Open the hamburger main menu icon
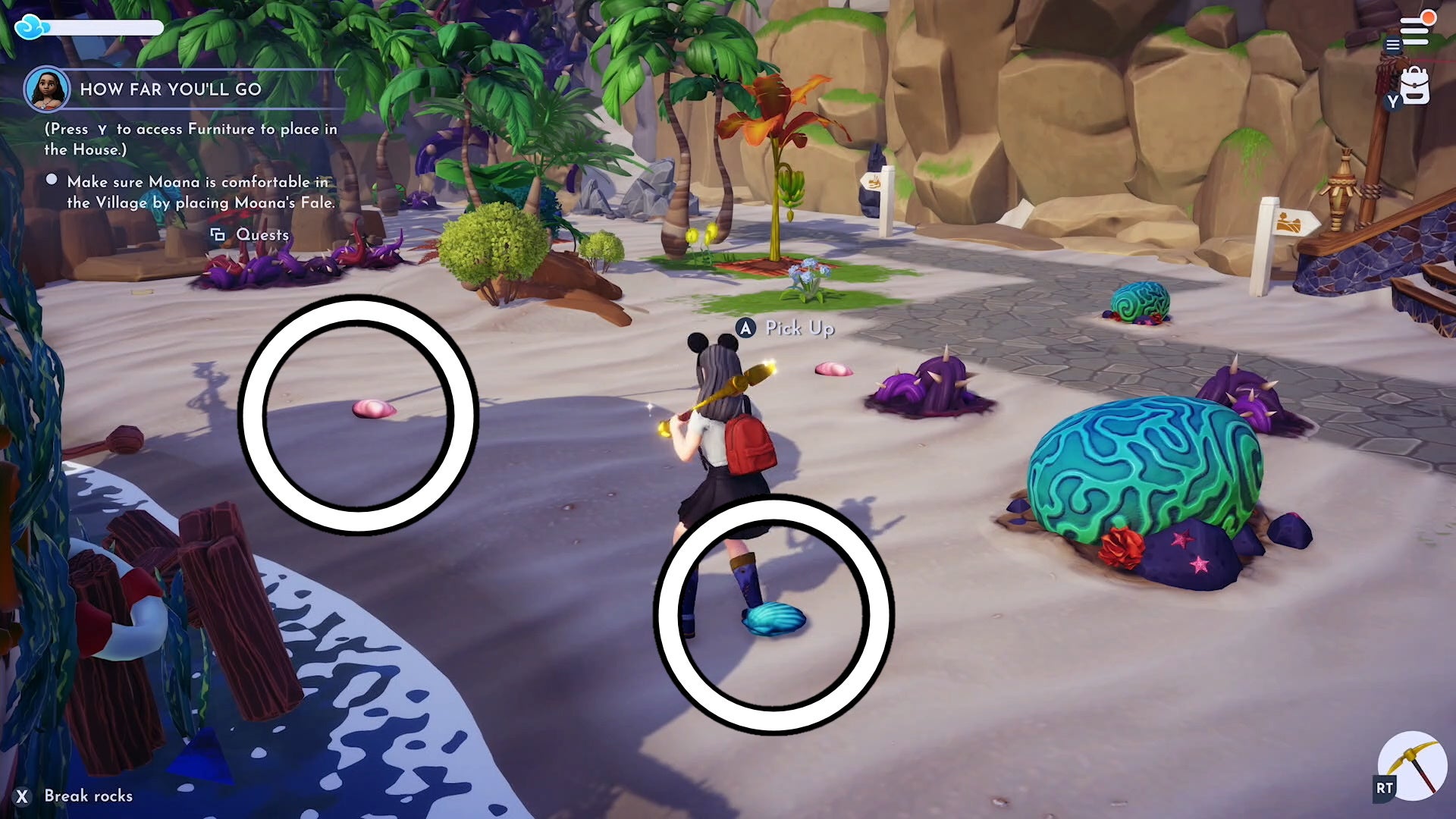This screenshot has width=1456, height=819. tap(1393, 44)
